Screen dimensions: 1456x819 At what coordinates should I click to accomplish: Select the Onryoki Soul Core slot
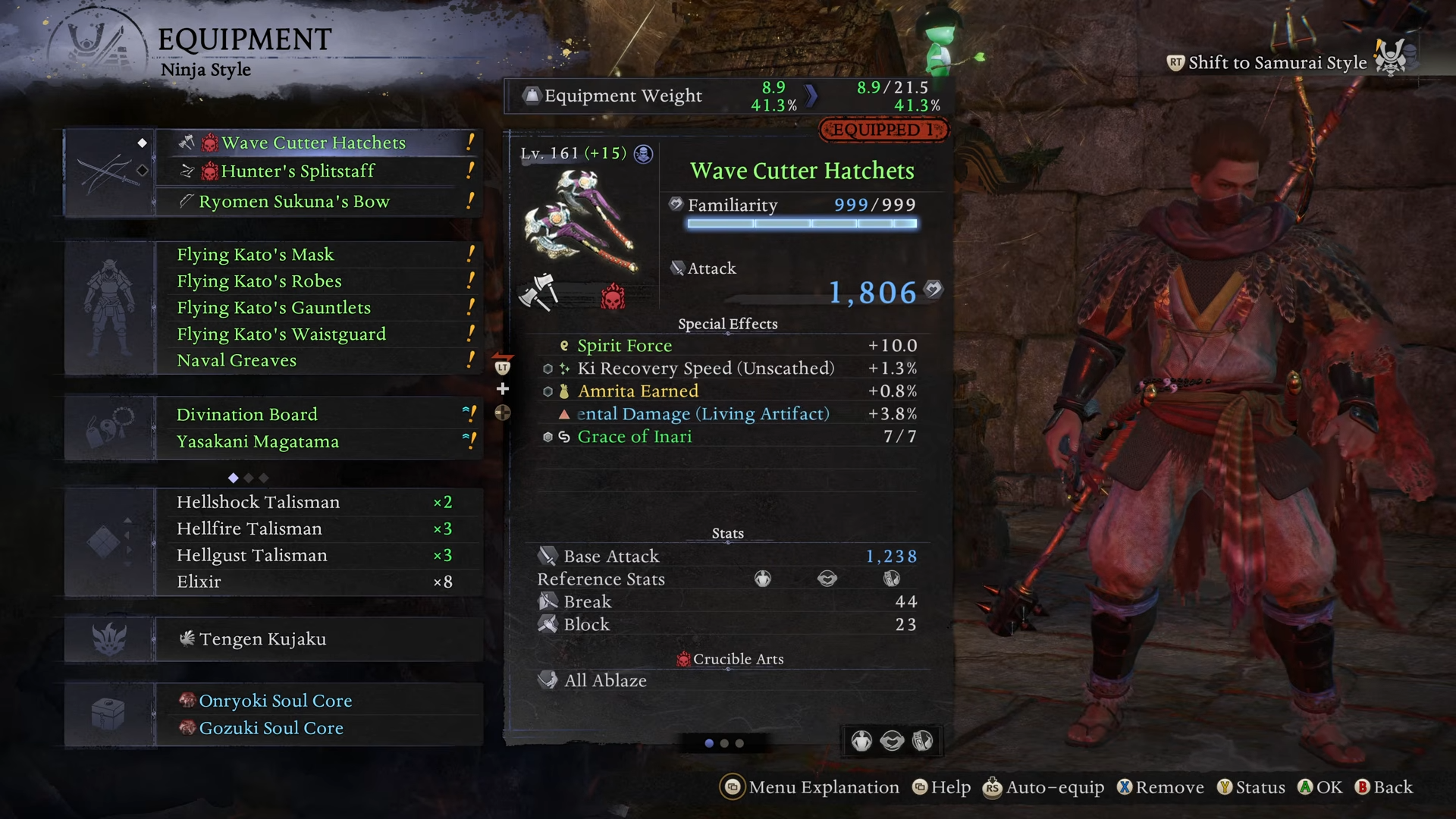(275, 701)
